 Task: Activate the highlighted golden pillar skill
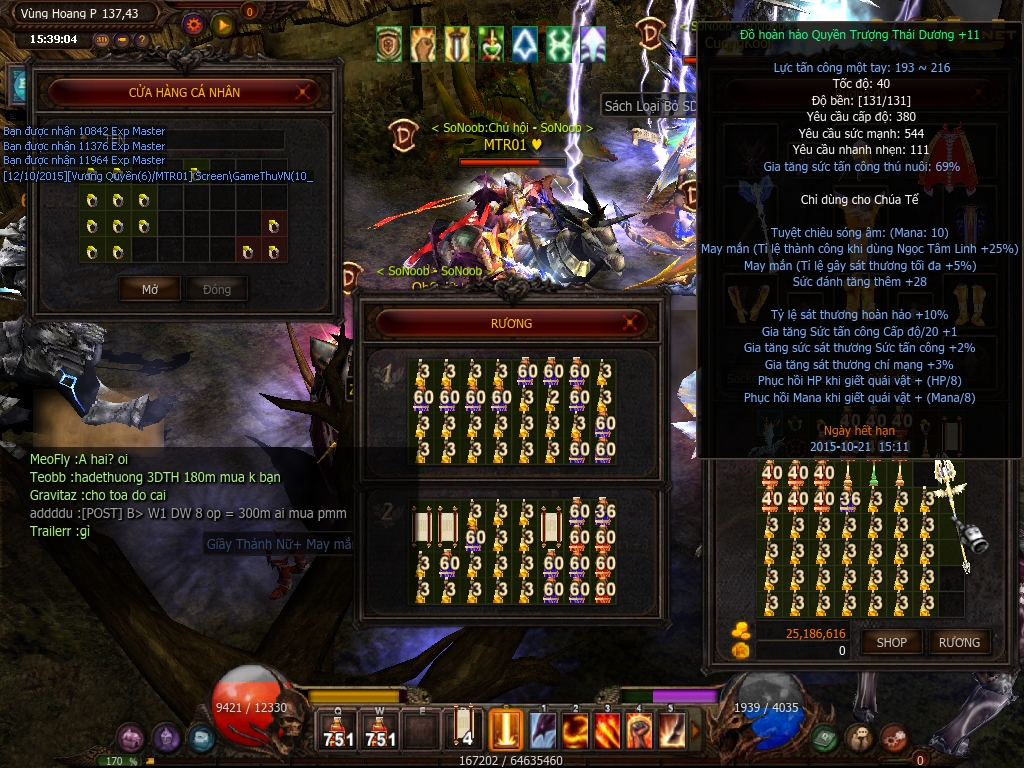click(506, 729)
